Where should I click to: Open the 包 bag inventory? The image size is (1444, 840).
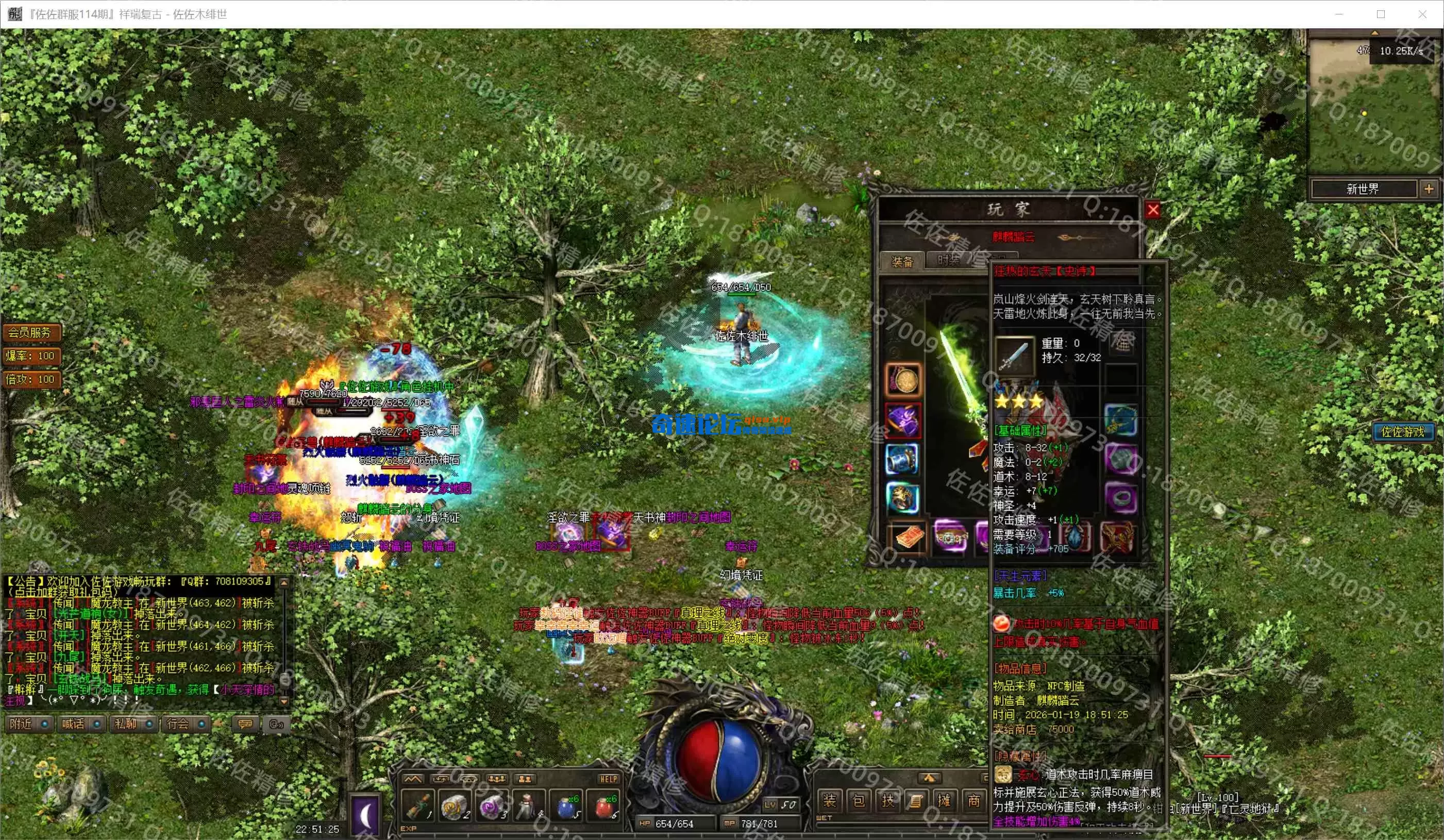tap(859, 800)
